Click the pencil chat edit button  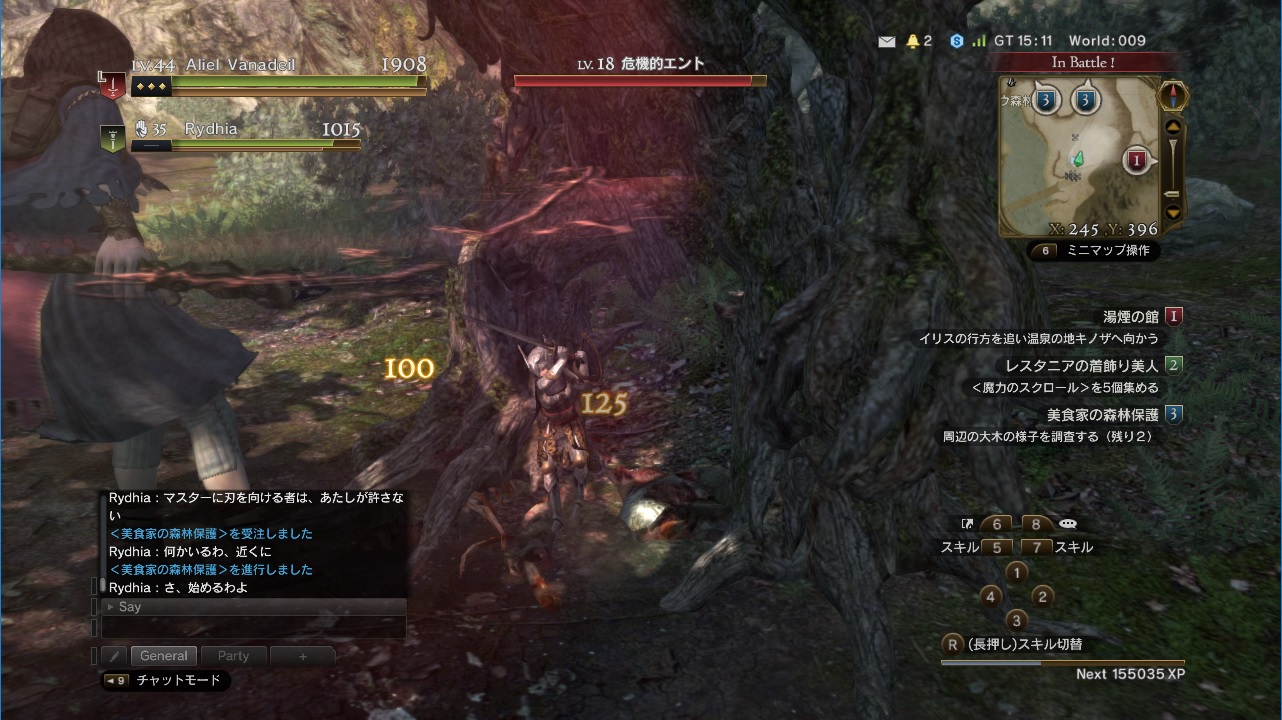(x=113, y=656)
